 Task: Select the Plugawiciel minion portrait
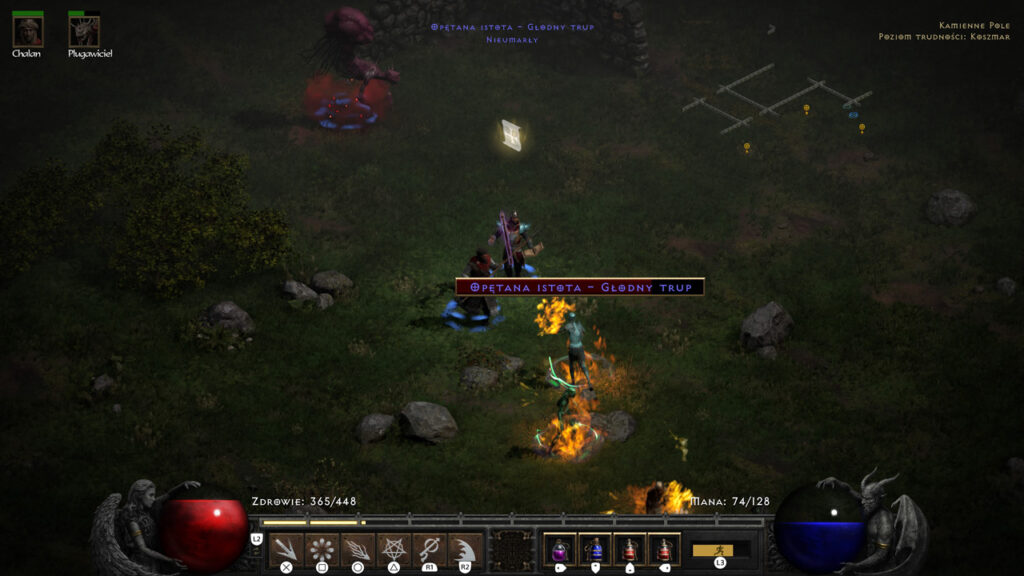pyautogui.click(x=84, y=31)
